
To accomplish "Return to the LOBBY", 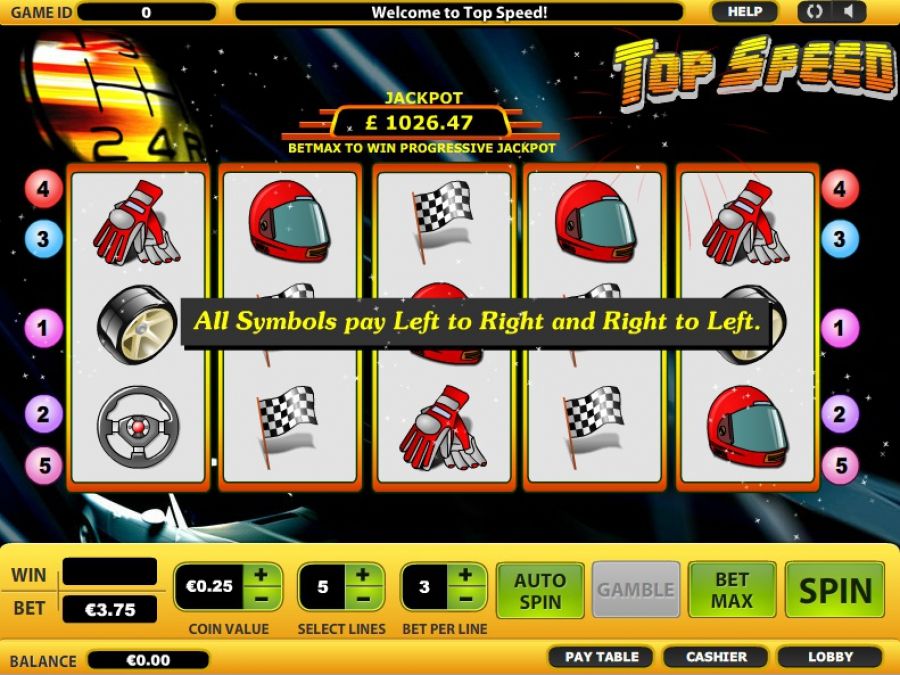I will [830, 657].
